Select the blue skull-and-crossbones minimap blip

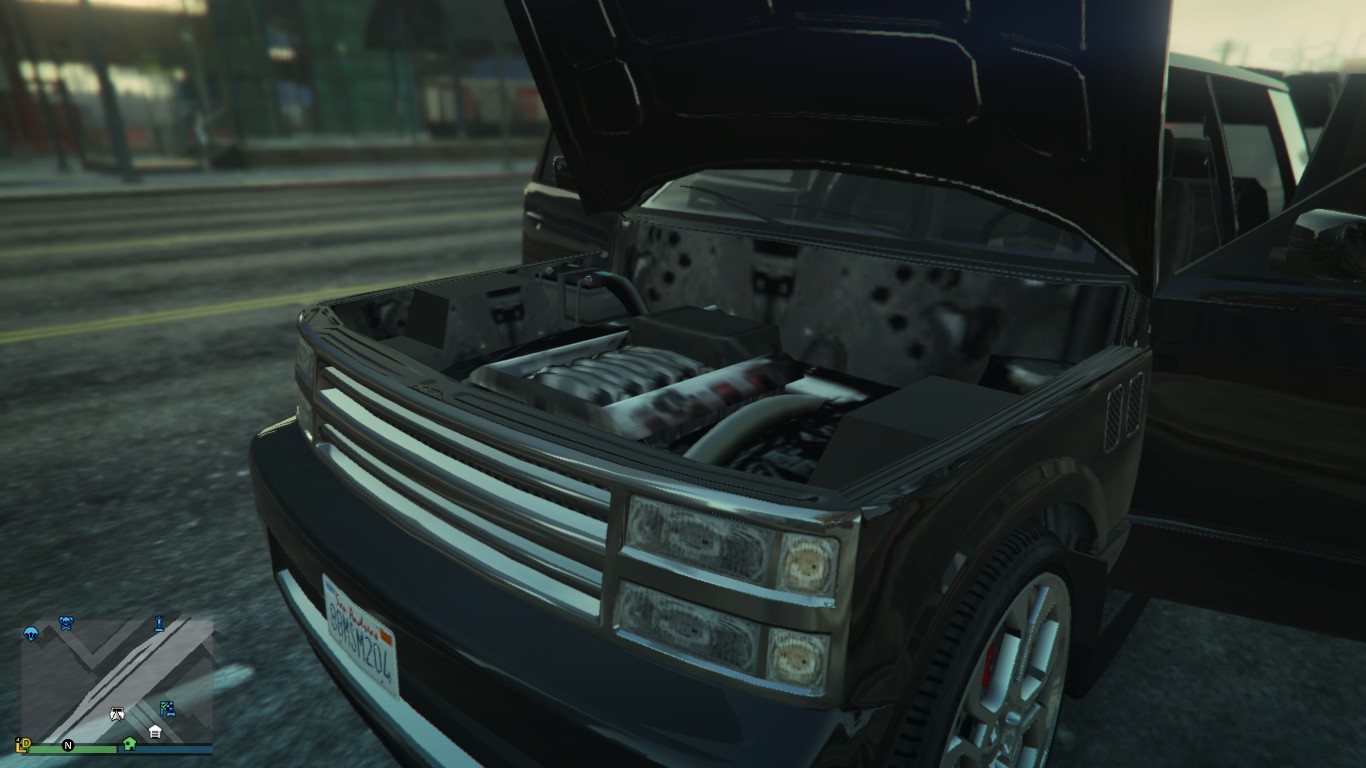(x=67, y=623)
